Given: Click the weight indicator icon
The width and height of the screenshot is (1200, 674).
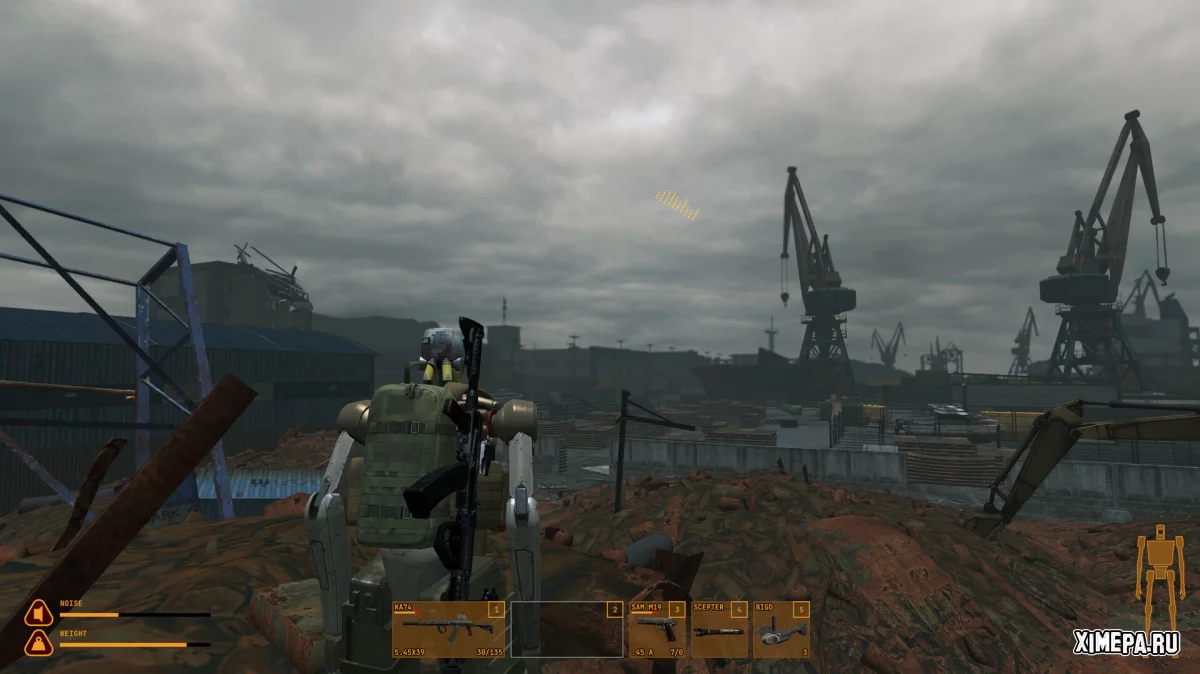Looking at the screenshot, I should click(38, 643).
